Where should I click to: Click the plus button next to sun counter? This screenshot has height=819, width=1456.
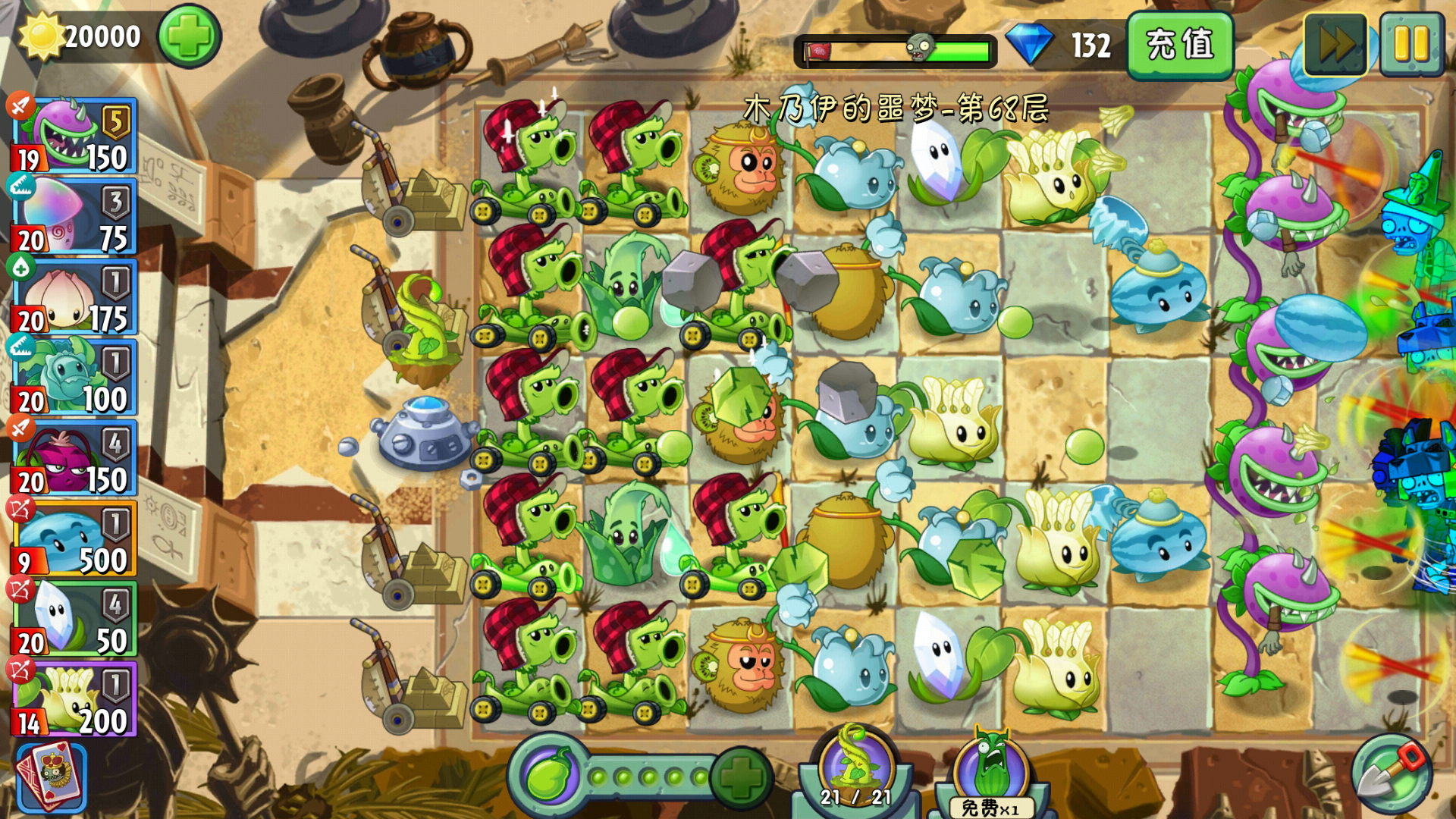pos(189,33)
